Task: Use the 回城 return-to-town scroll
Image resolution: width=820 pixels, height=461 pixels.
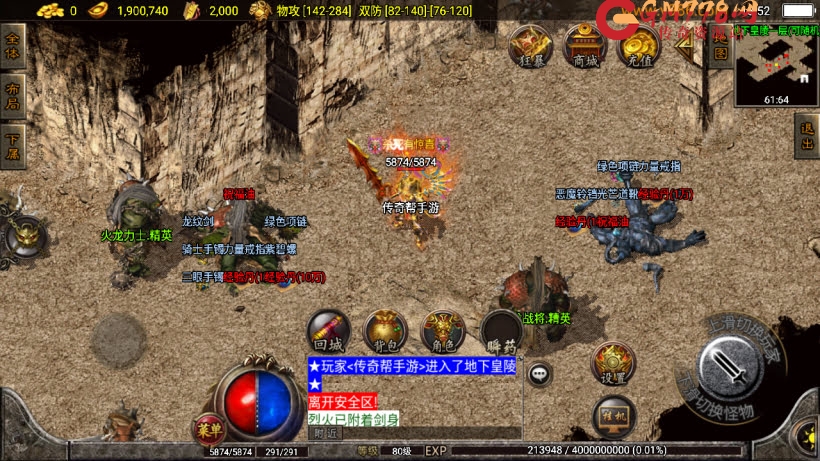Action: tap(328, 331)
